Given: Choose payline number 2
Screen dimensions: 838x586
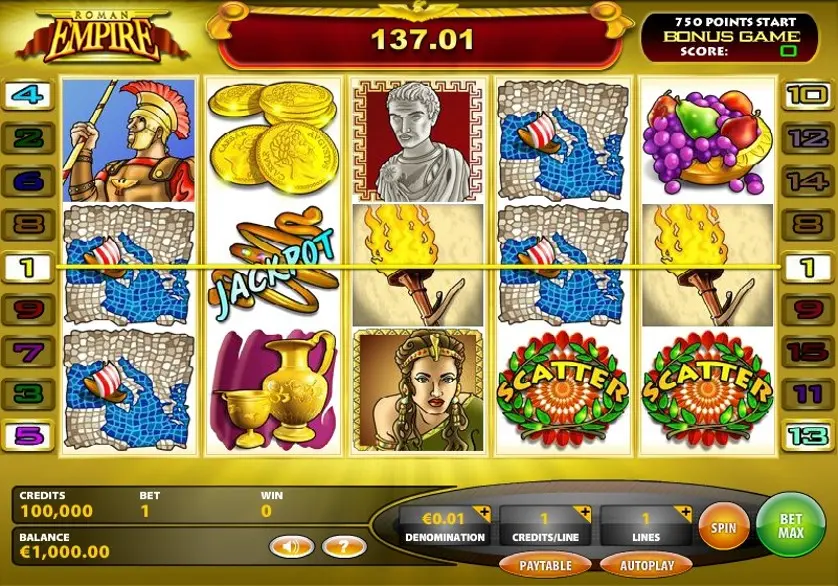Looking at the screenshot, I should [29, 138].
